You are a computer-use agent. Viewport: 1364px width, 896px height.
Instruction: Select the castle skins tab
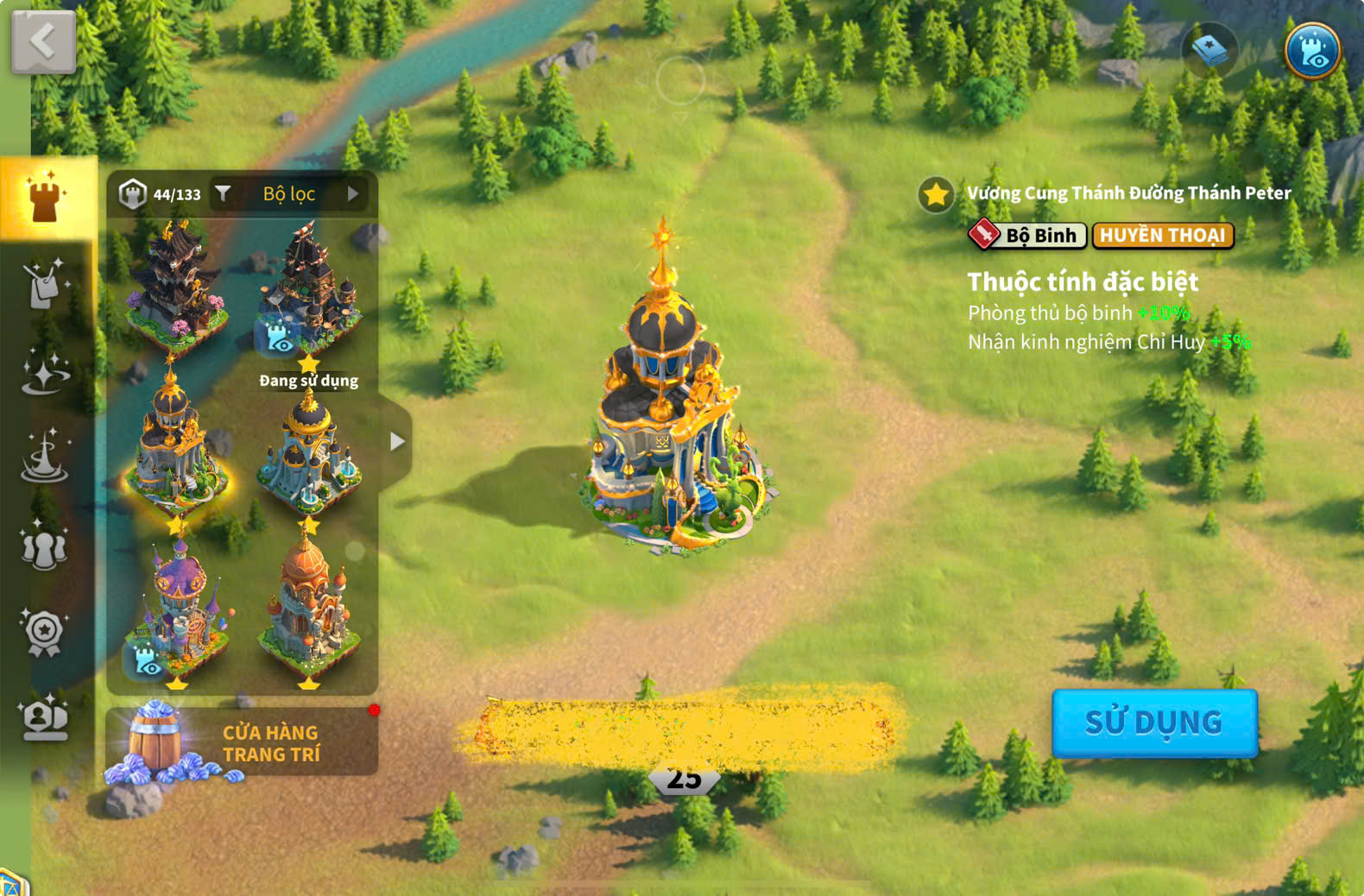point(47,197)
